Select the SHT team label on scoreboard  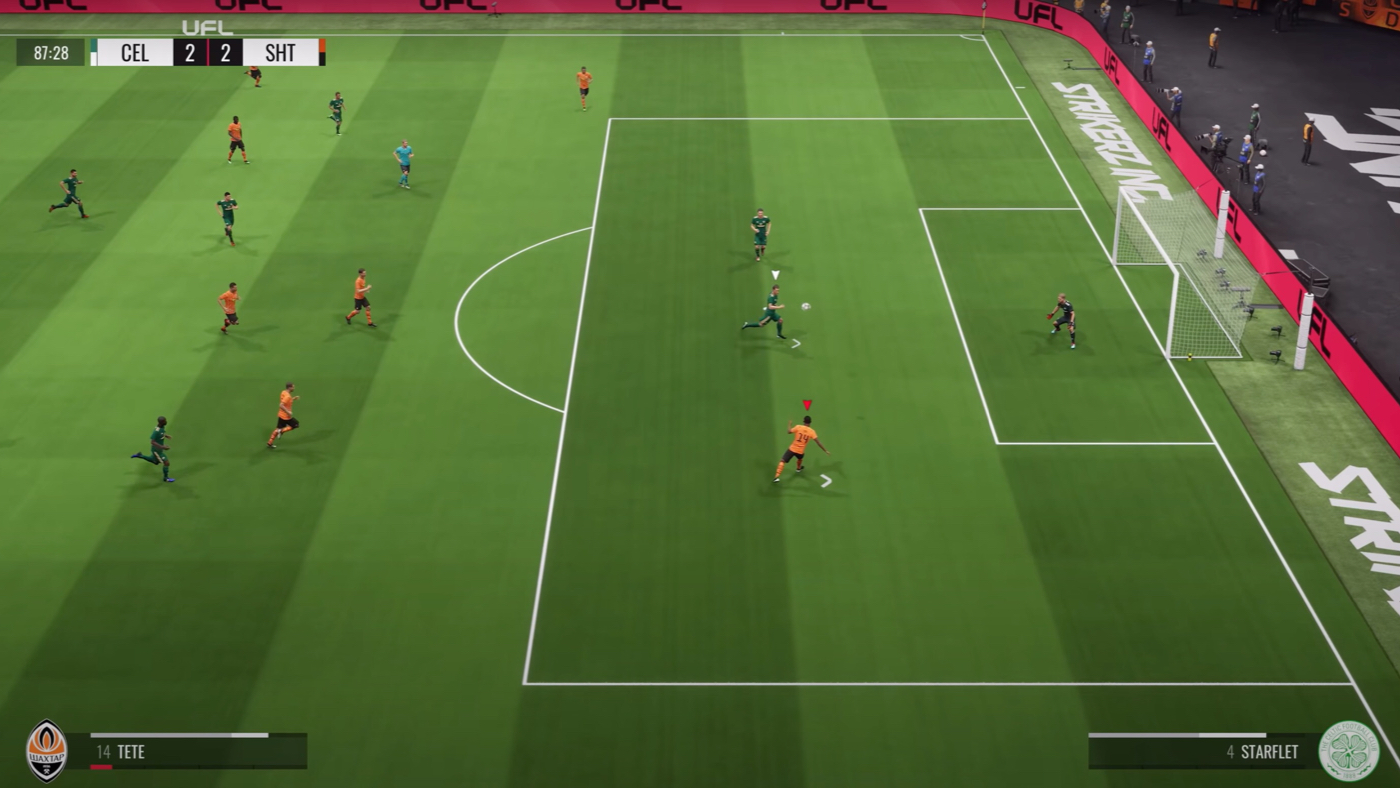click(x=280, y=53)
